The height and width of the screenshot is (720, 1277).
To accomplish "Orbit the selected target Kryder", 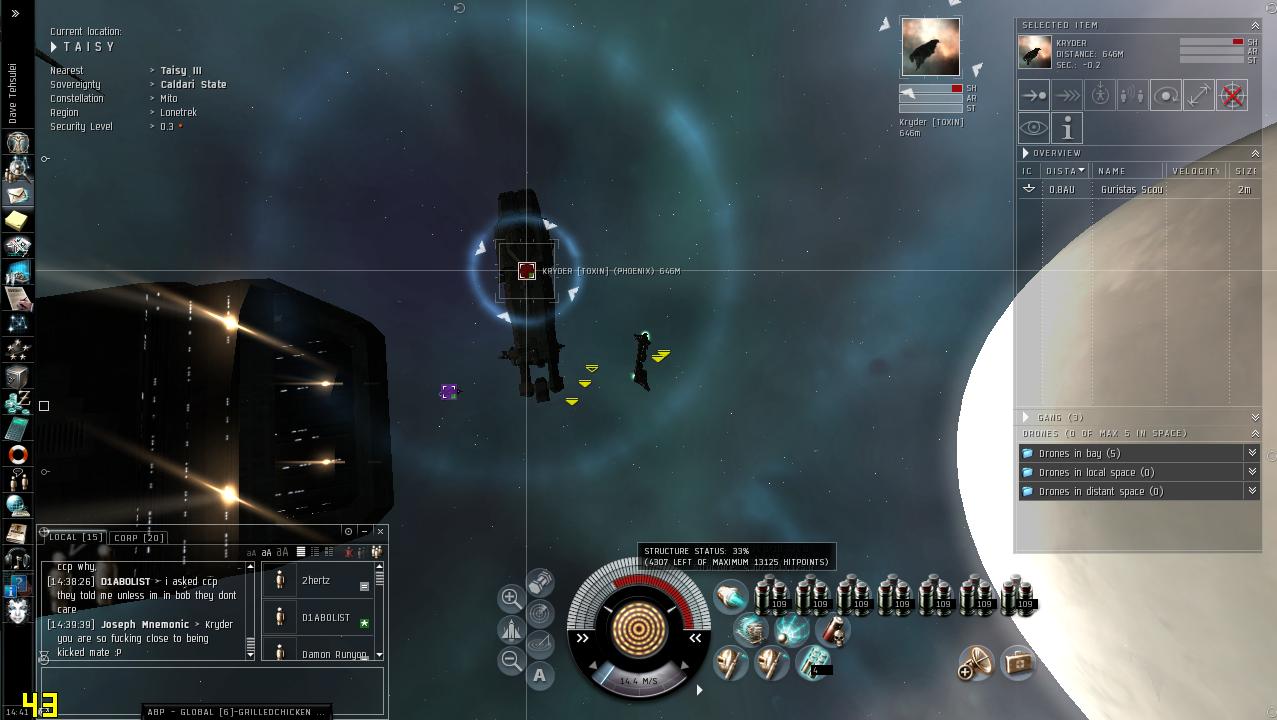I will (1166, 96).
